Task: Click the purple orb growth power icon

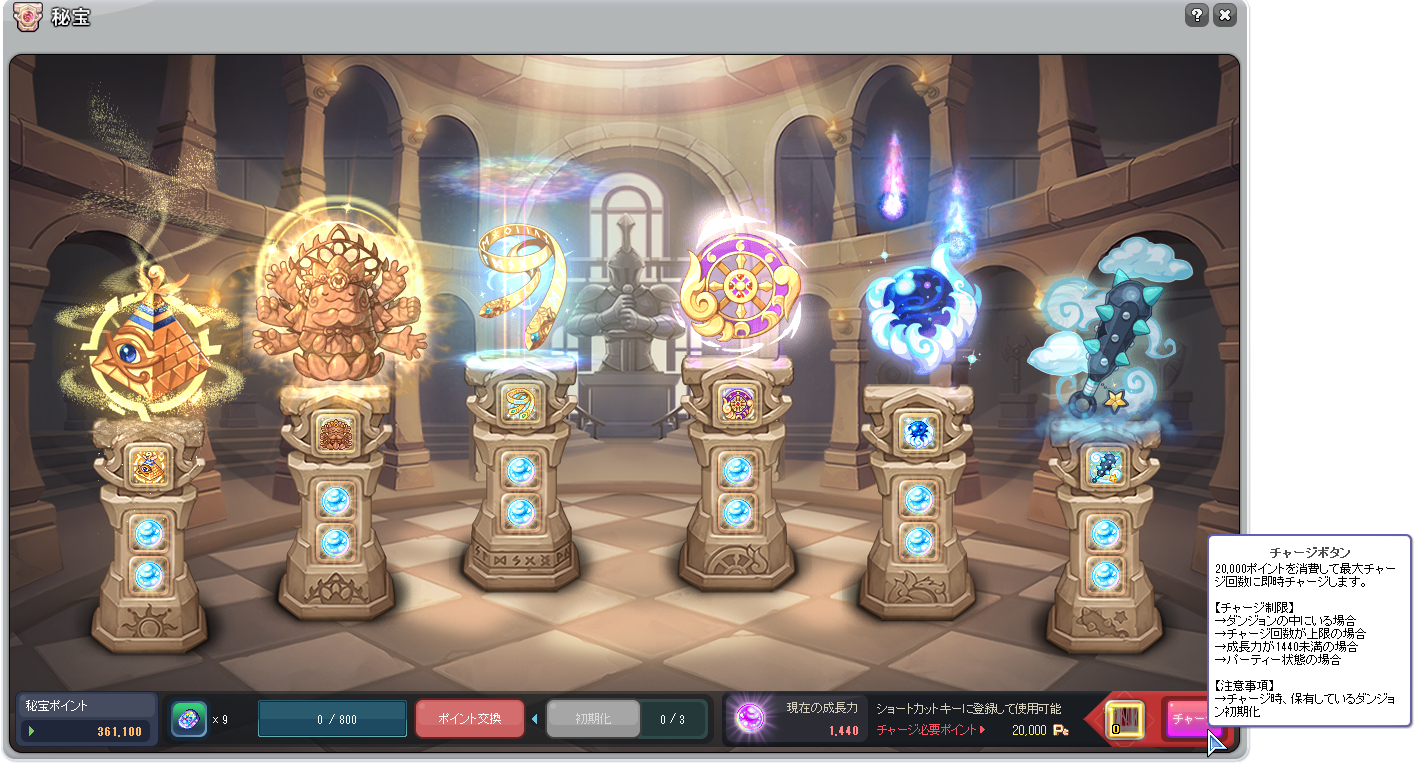Action: click(x=750, y=718)
